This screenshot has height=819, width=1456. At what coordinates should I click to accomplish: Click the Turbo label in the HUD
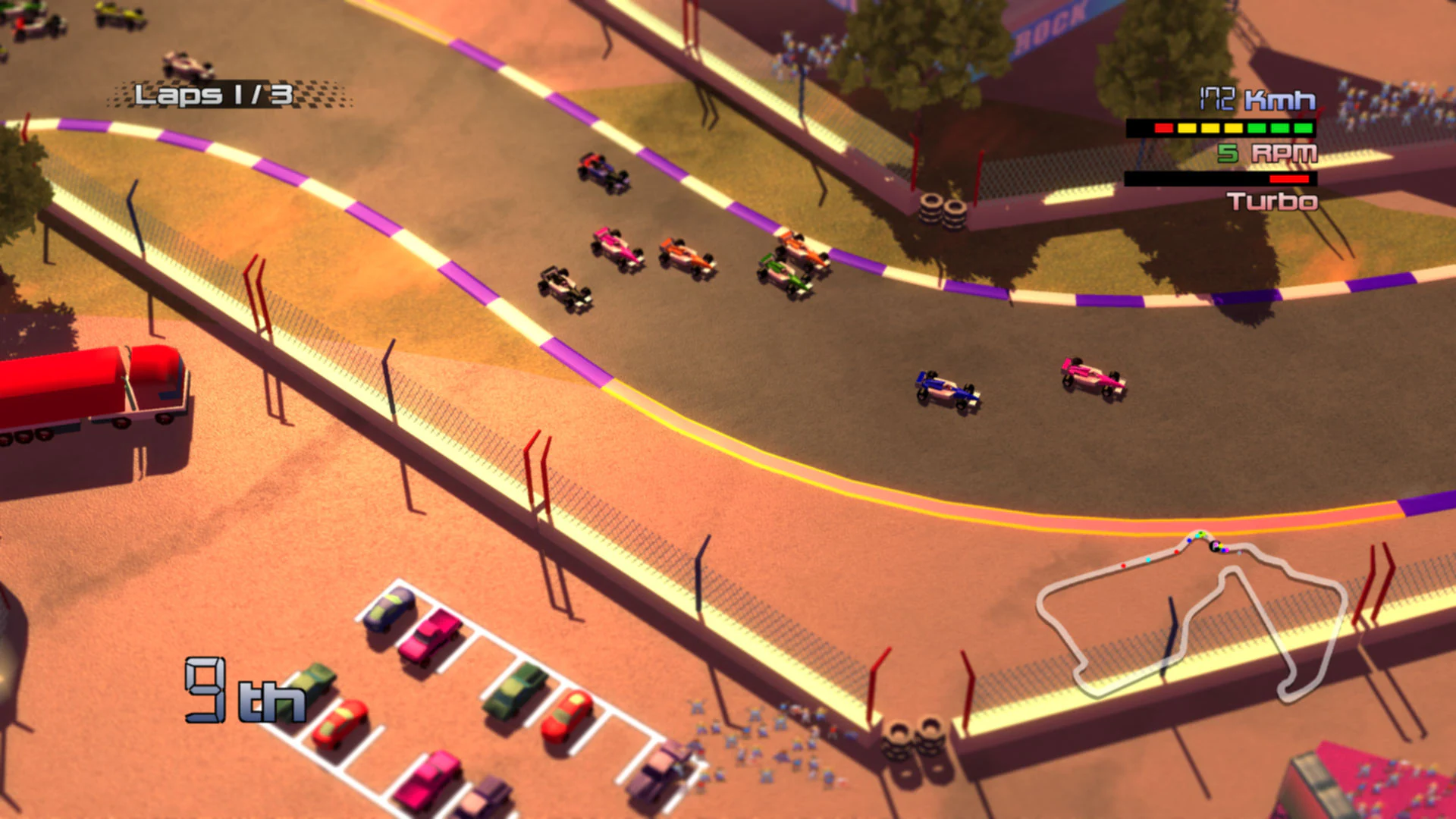1272,202
